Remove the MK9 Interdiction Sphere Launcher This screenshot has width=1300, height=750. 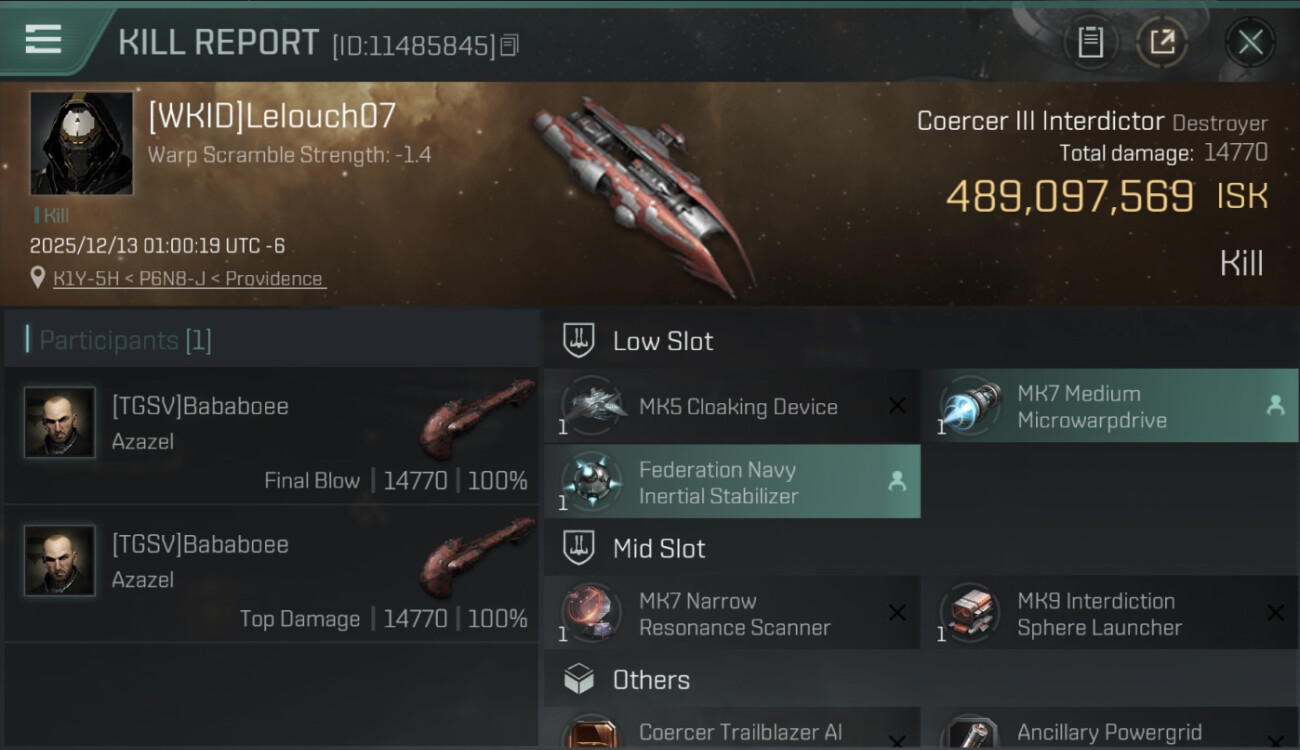pos(1276,613)
